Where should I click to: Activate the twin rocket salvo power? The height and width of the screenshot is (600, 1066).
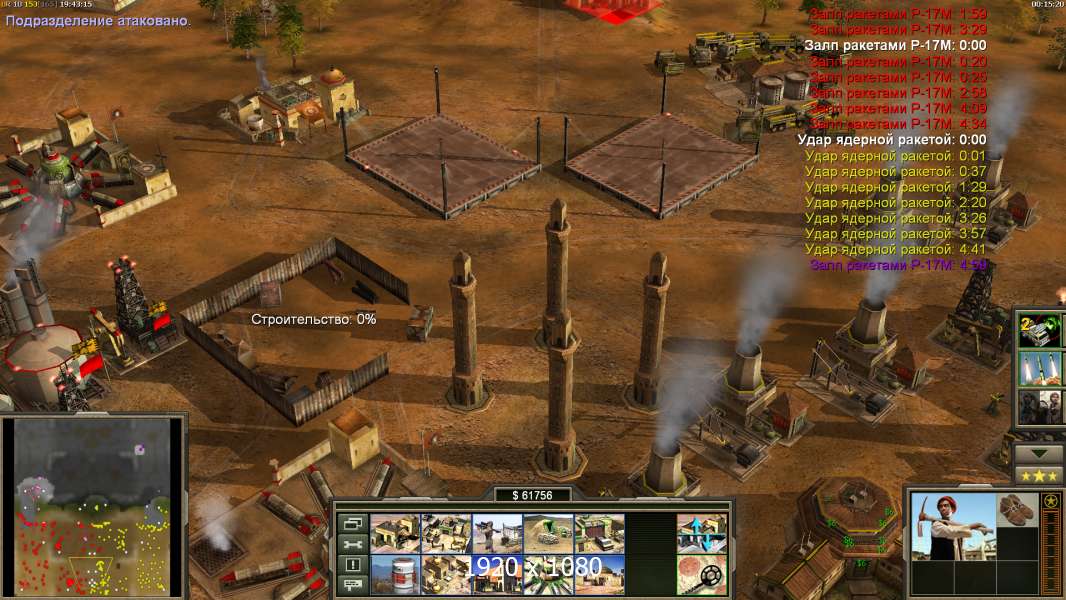[x=1037, y=368]
